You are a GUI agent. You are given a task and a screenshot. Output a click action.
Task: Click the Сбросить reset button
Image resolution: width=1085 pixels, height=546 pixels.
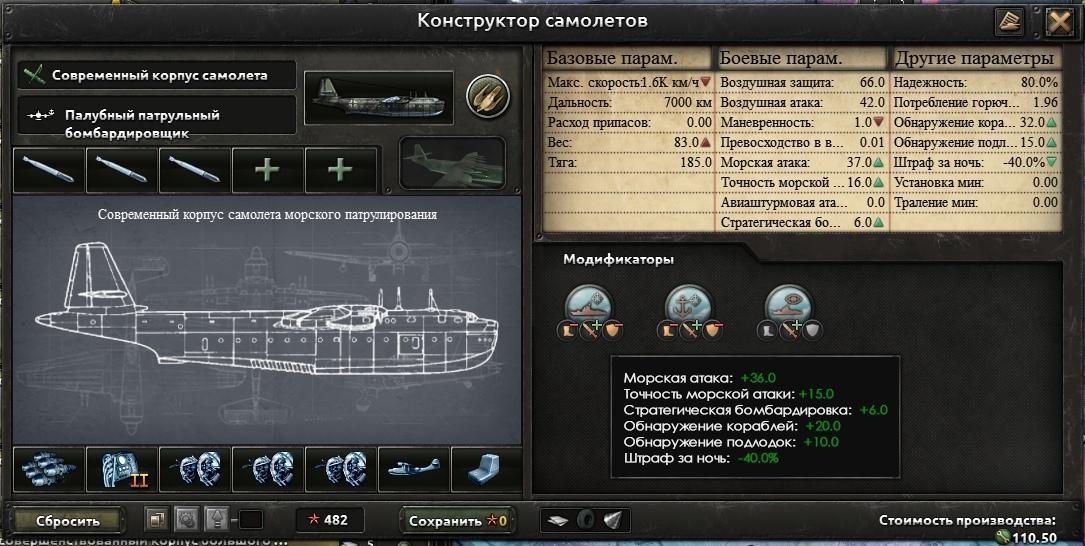click(x=69, y=521)
